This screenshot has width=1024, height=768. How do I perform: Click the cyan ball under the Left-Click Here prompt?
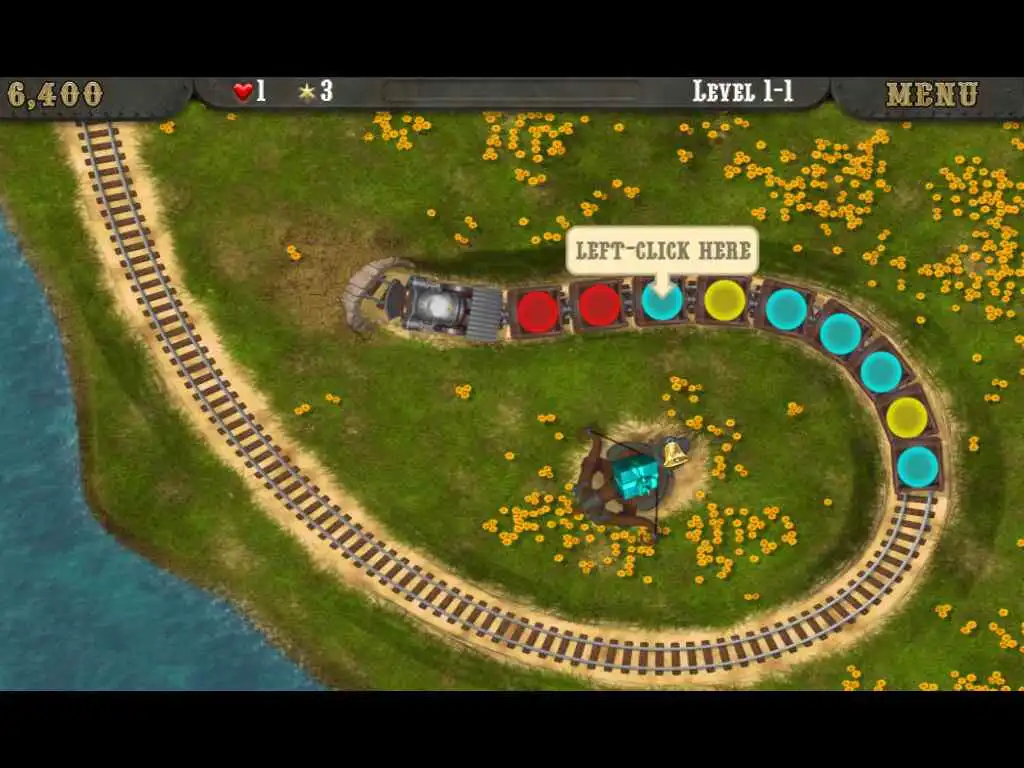click(x=661, y=301)
